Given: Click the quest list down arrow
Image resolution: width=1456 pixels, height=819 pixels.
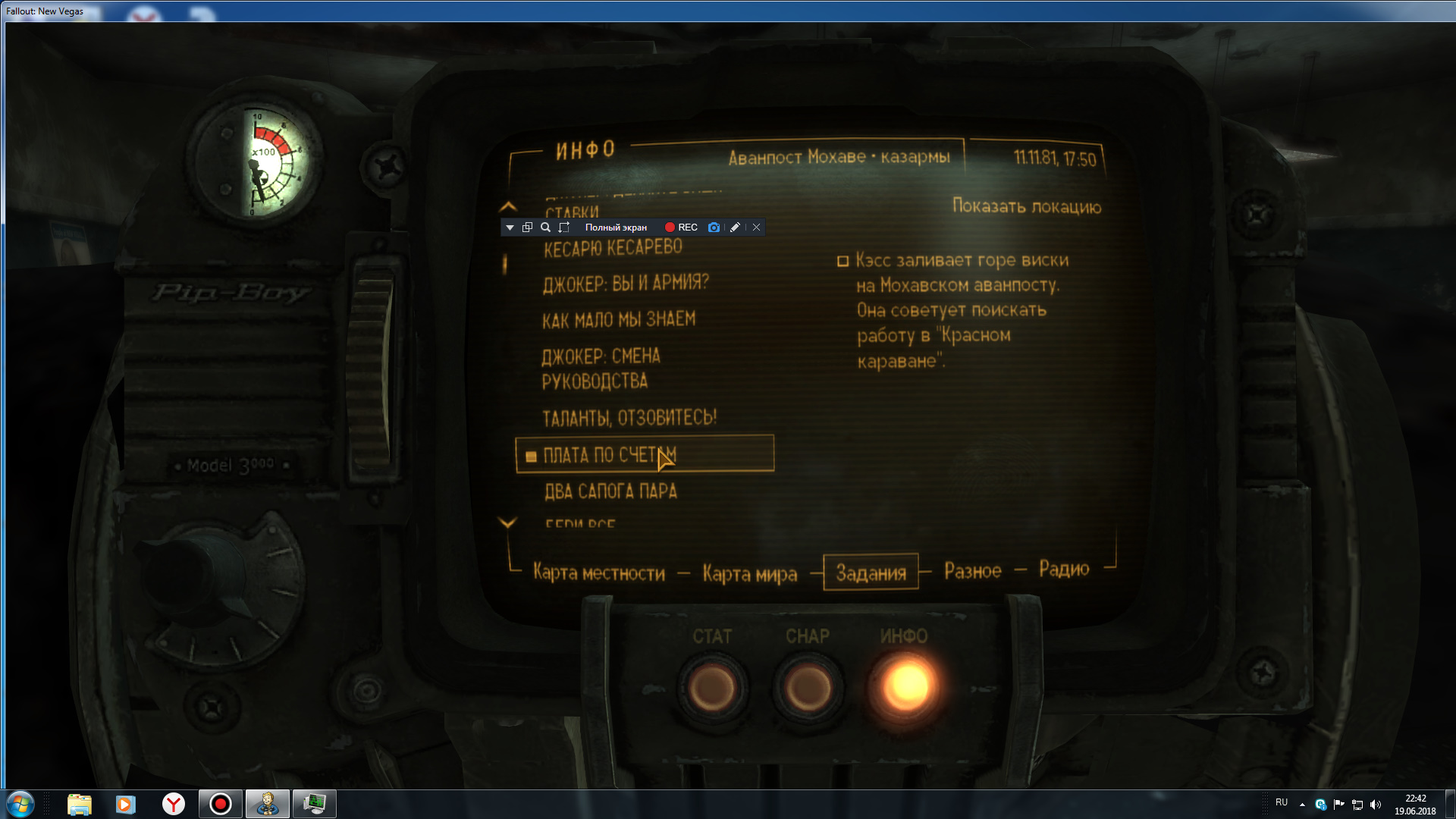Looking at the screenshot, I should (507, 522).
